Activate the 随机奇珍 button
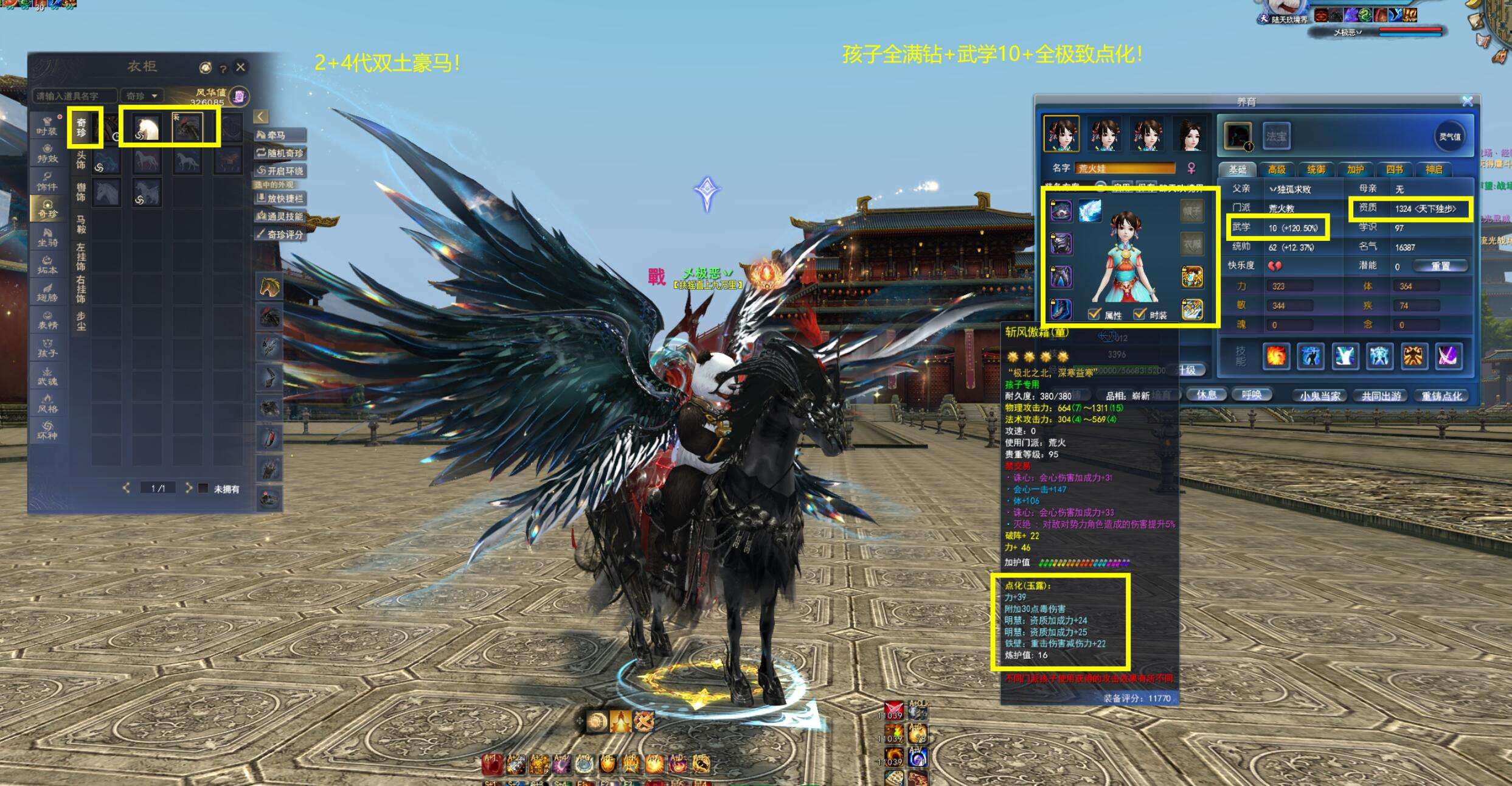This screenshot has width=1512, height=786. coord(280,153)
